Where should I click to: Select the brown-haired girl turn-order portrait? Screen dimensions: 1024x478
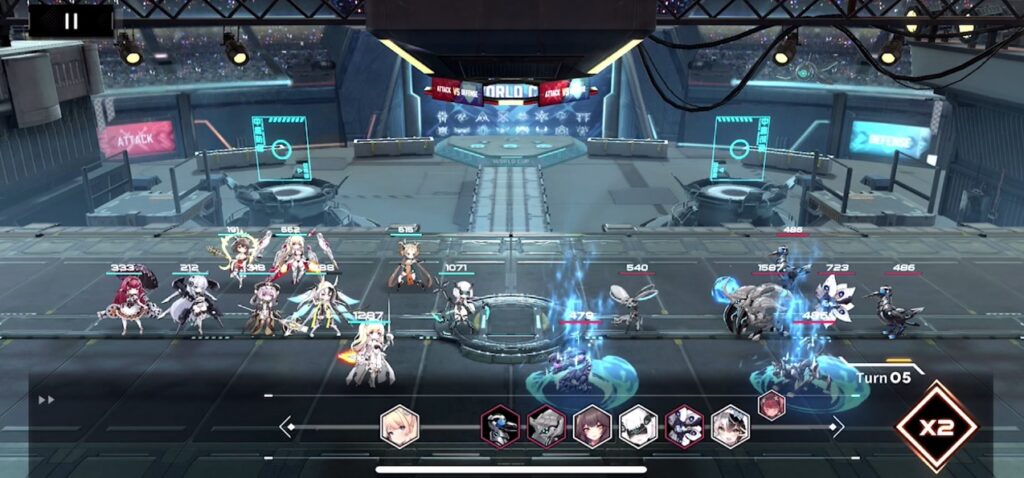(592, 427)
